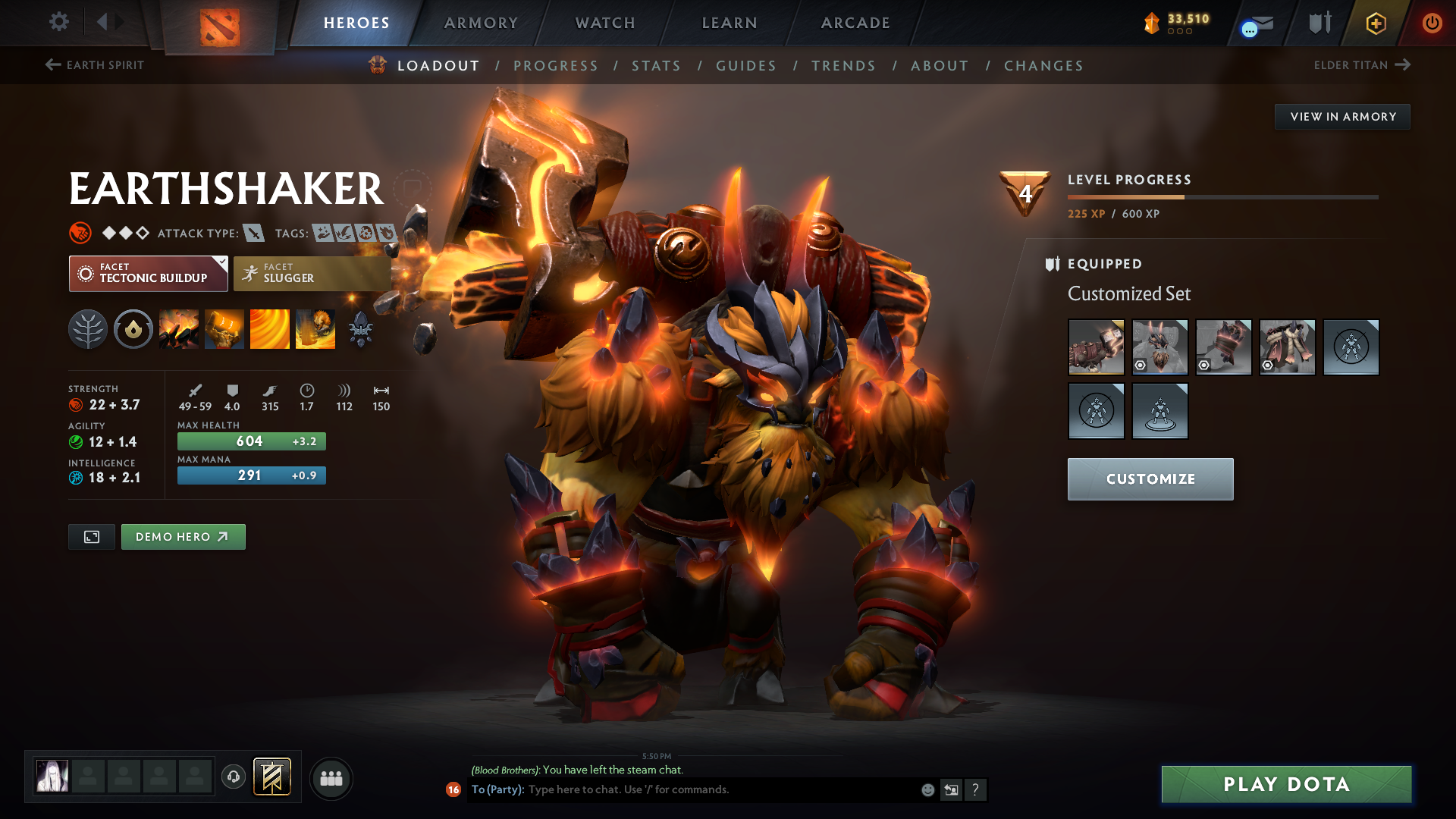Click View in Armory button

[x=1342, y=117]
